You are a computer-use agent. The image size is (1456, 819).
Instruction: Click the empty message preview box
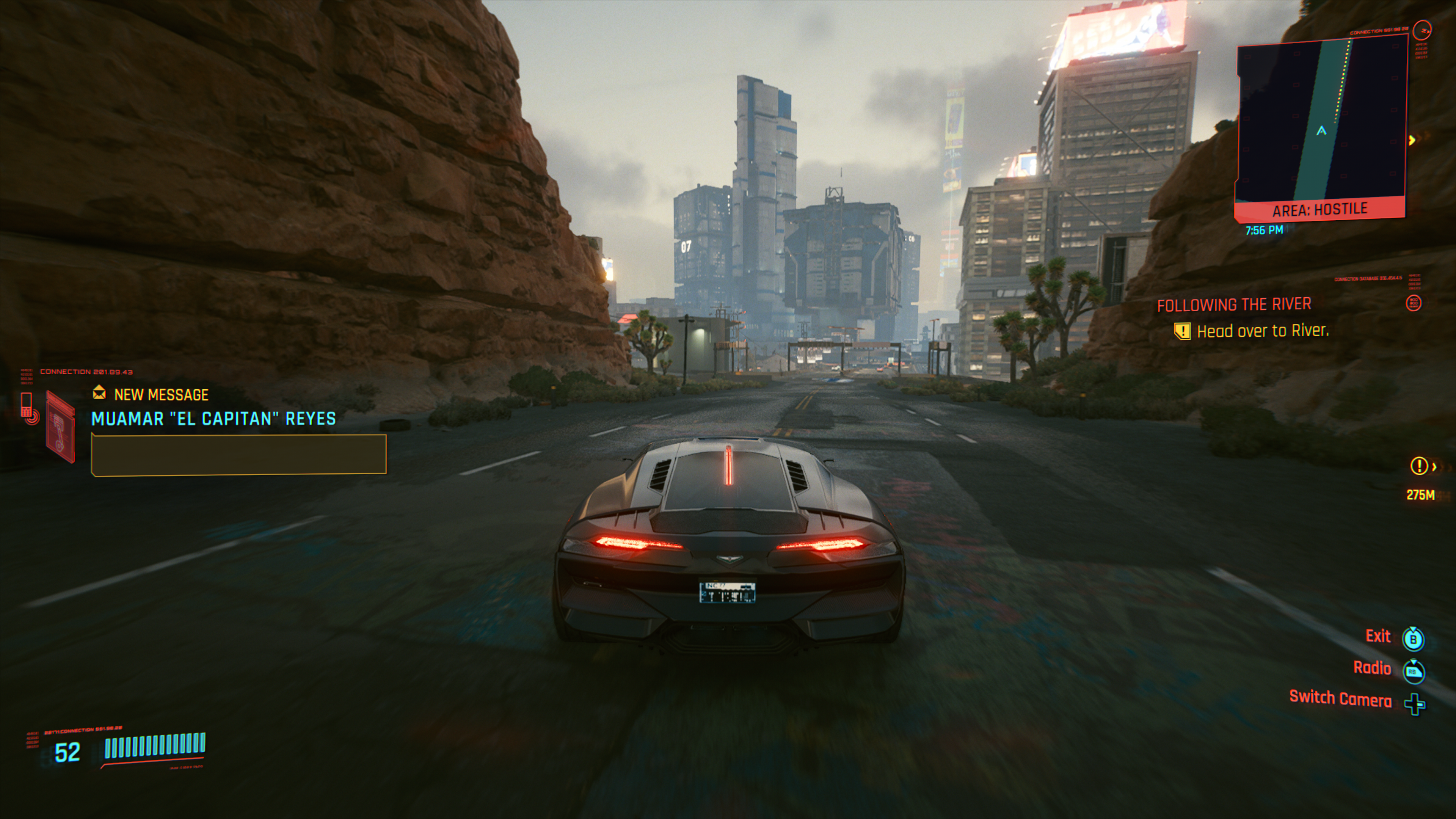coord(238,455)
